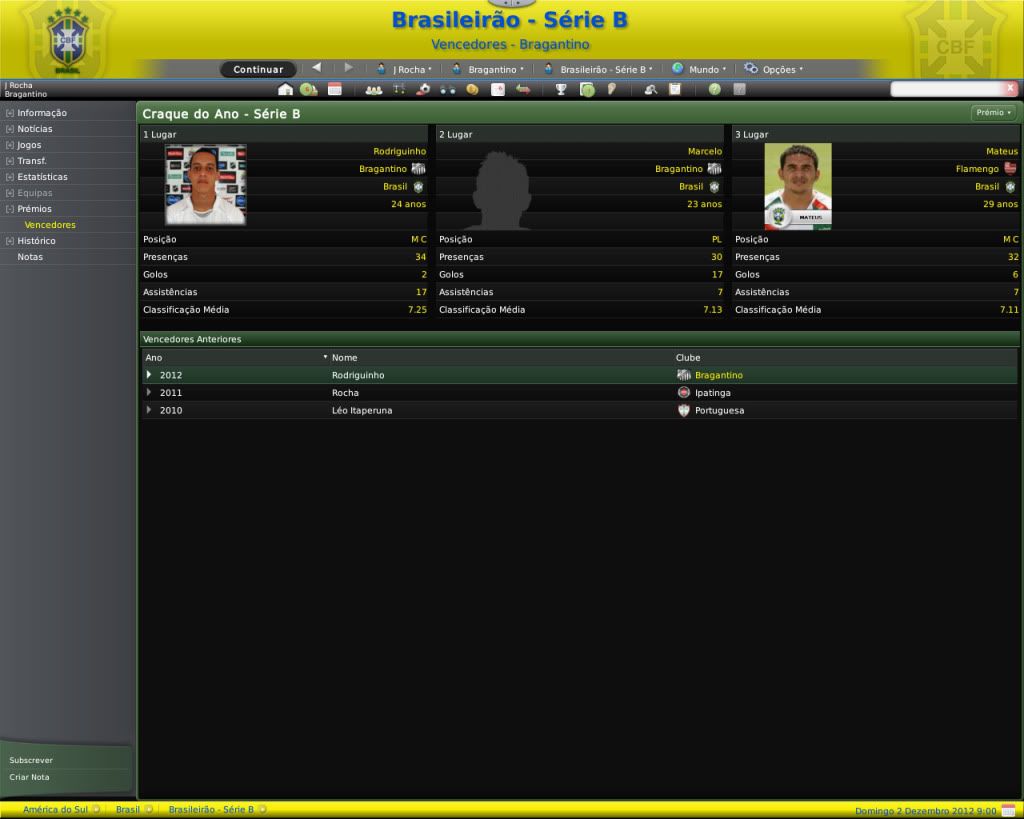Image resolution: width=1024 pixels, height=819 pixels.
Task: Click the Continuar button
Action: click(x=258, y=69)
